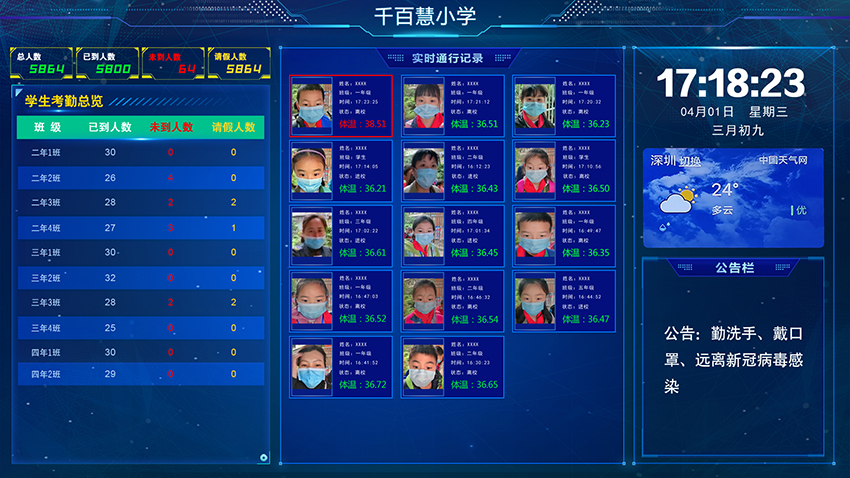Open the record card with temperature 36.43
Image resolution: width=850 pixels, height=478 pixels.
coord(452,168)
